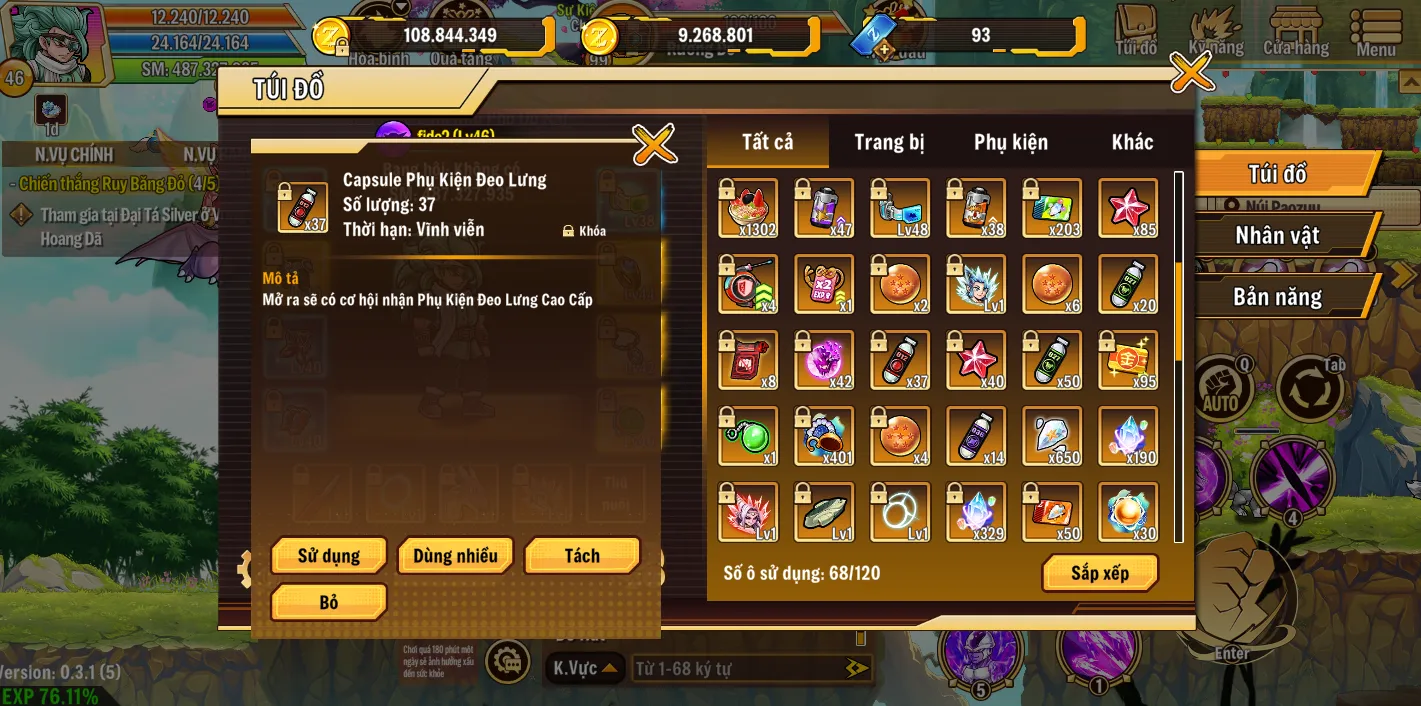The image size is (1421, 706).
Task: Sort the bag with Sắp xếp
Action: 1100,573
